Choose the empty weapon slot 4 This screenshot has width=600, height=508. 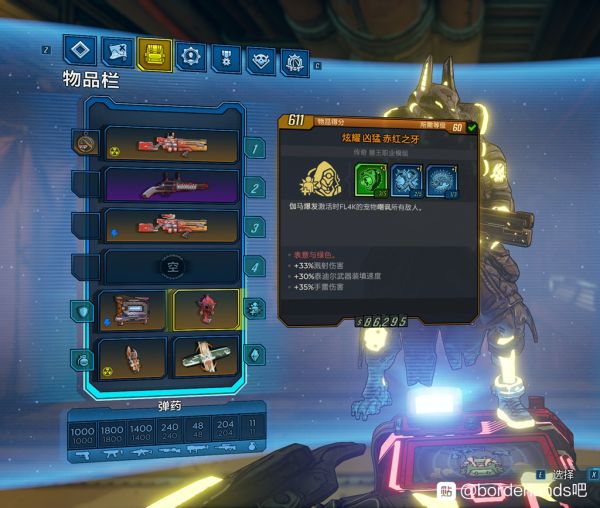(x=171, y=266)
